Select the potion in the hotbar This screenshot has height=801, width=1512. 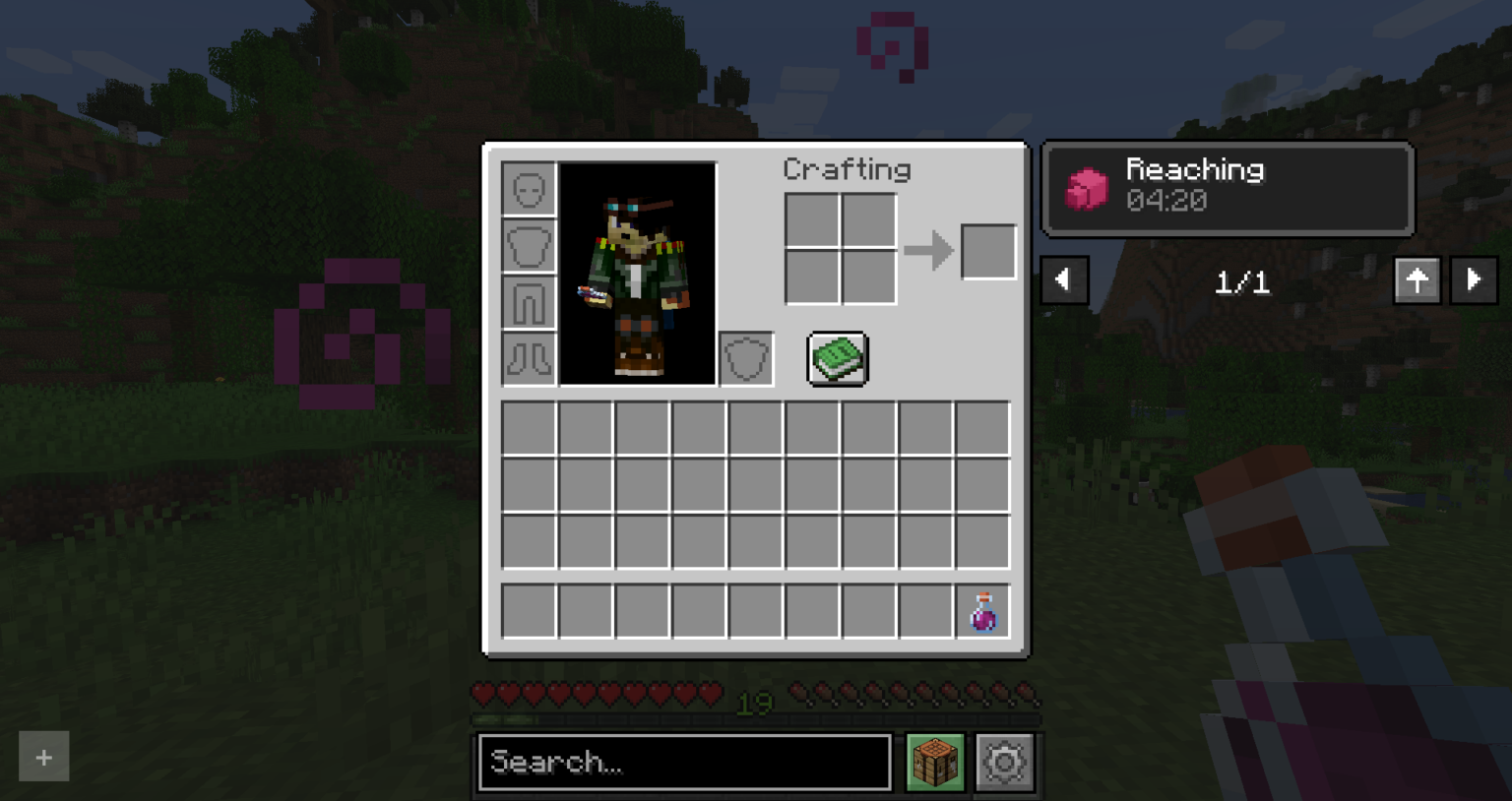point(982,611)
